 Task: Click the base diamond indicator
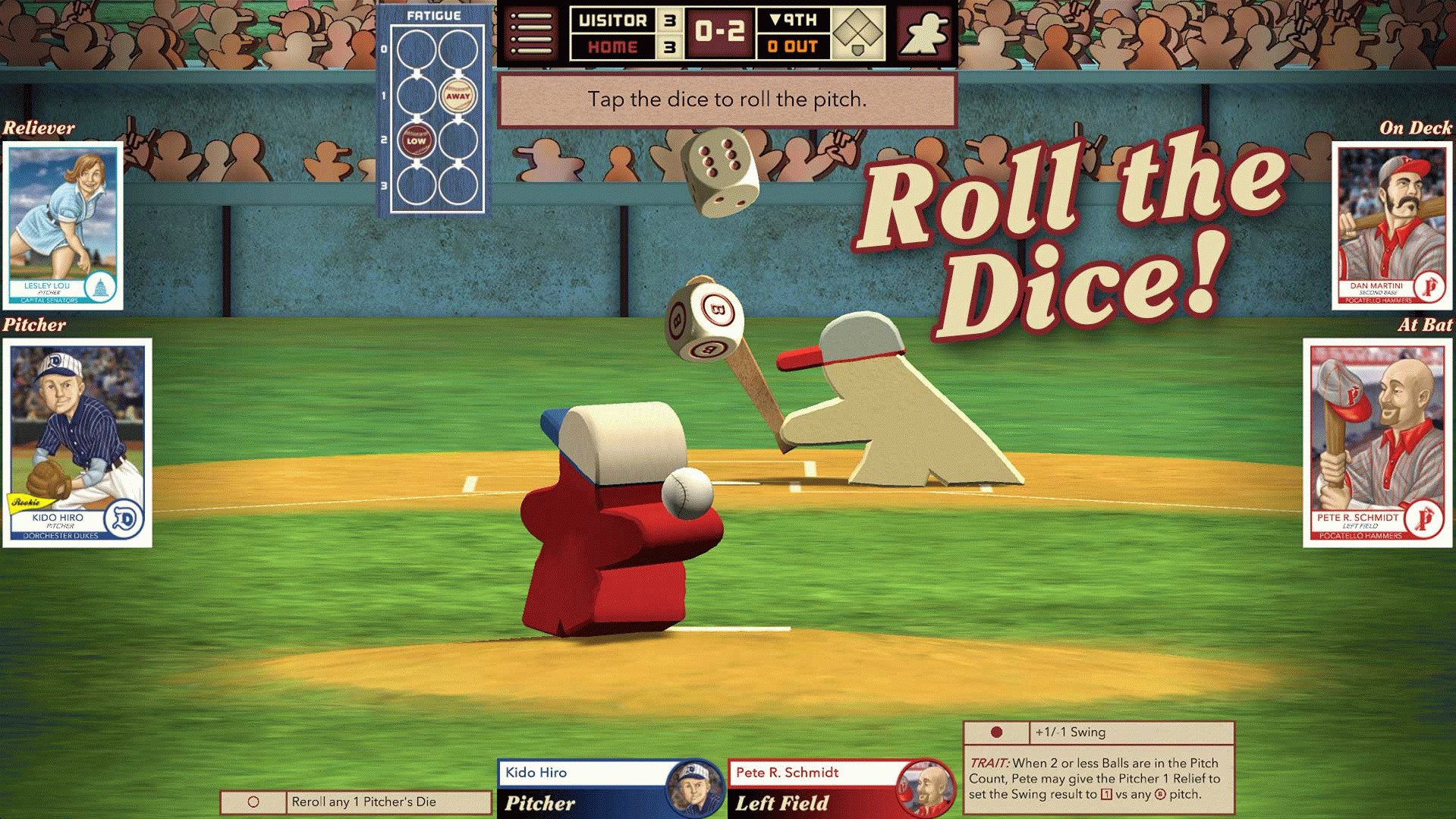[858, 33]
